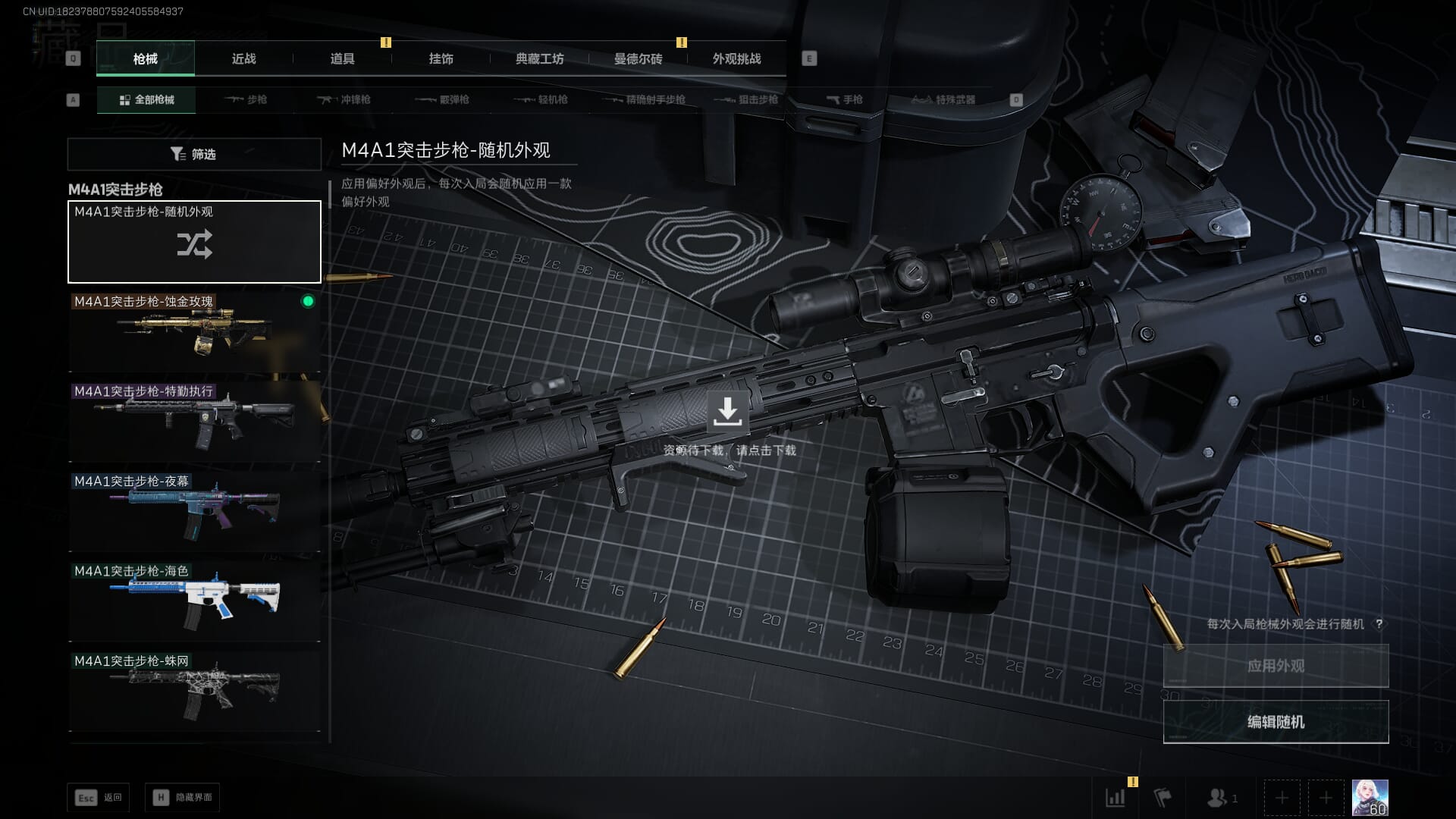Apply the skin with 应用外观
Screen dimensions: 1456x819
click(x=1276, y=666)
